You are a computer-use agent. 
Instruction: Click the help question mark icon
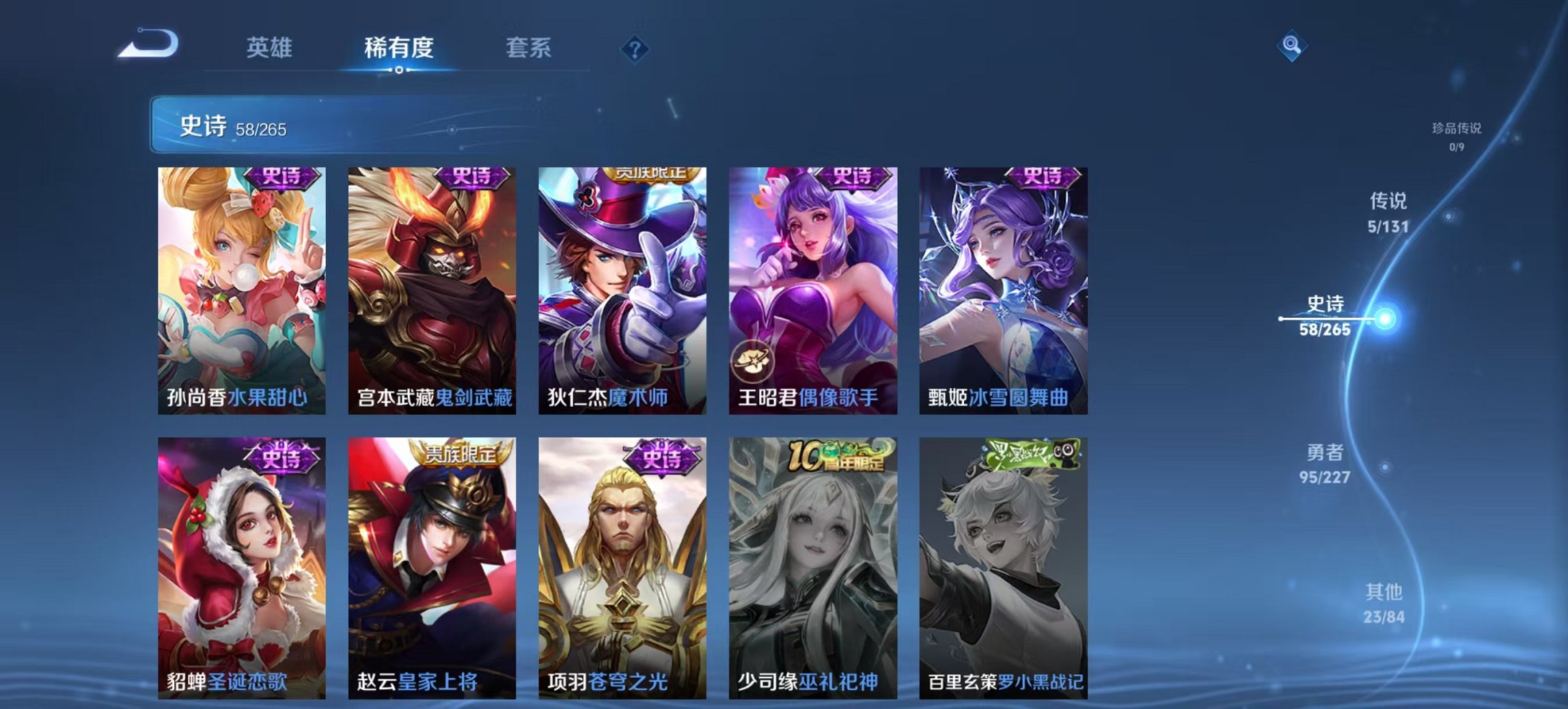coord(635,49)
